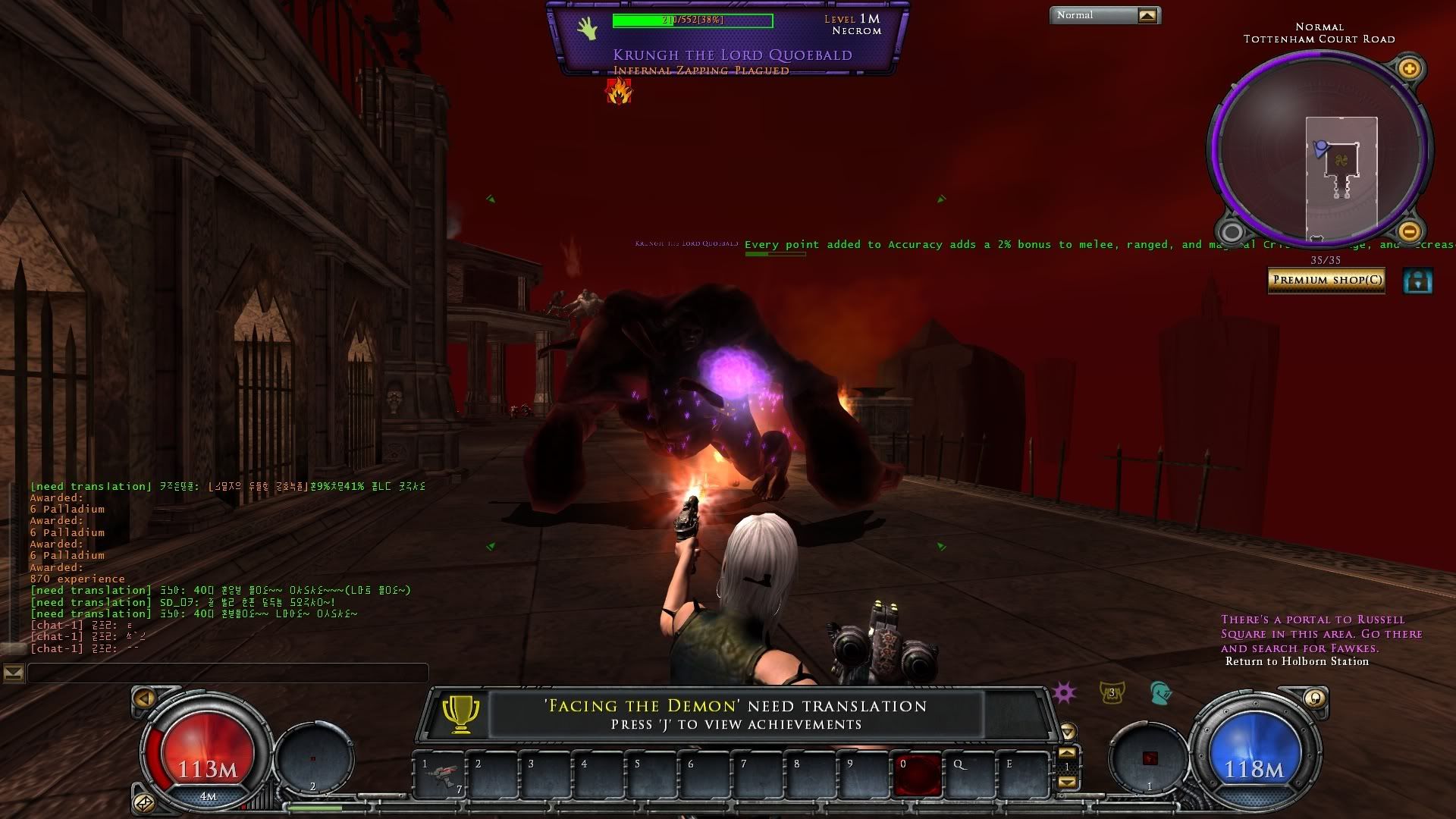Open the envelope icon beside the chat box

(x=14, y=673)
